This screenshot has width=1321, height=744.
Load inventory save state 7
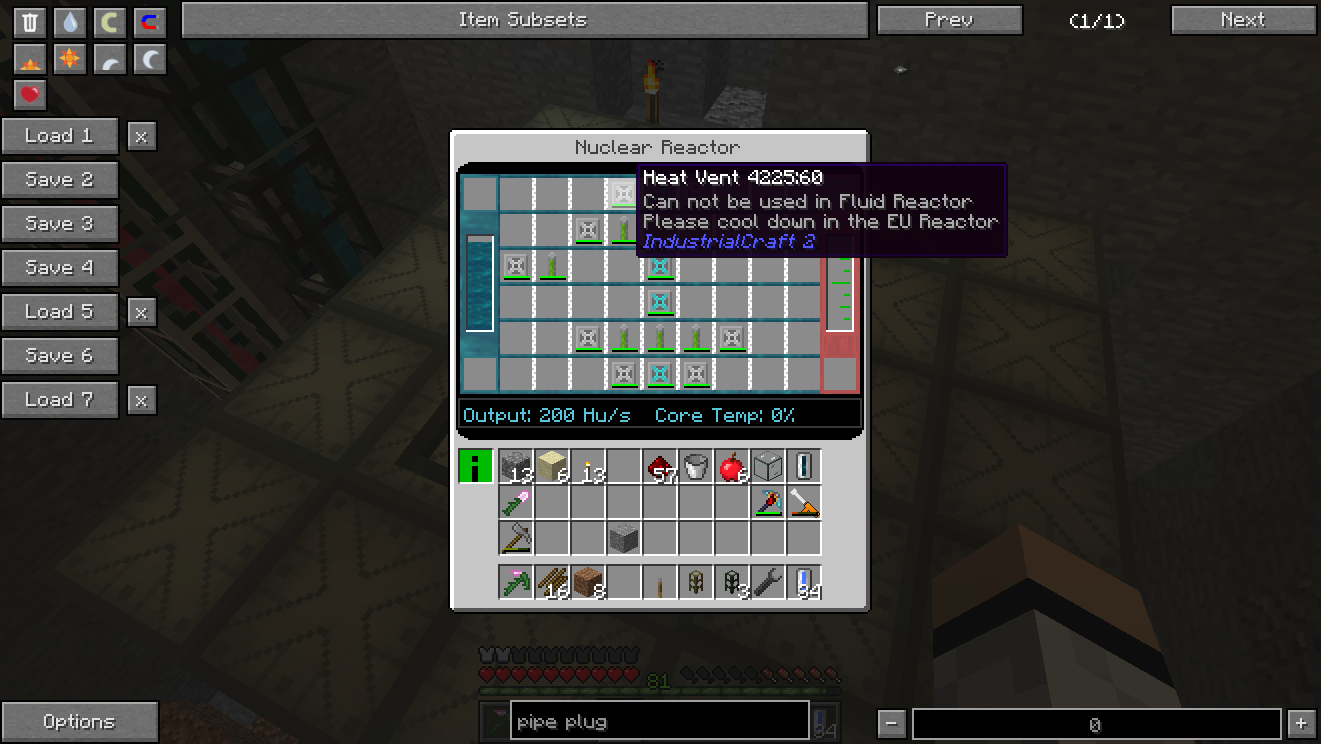pyautogui.click(x=59, y=400)
